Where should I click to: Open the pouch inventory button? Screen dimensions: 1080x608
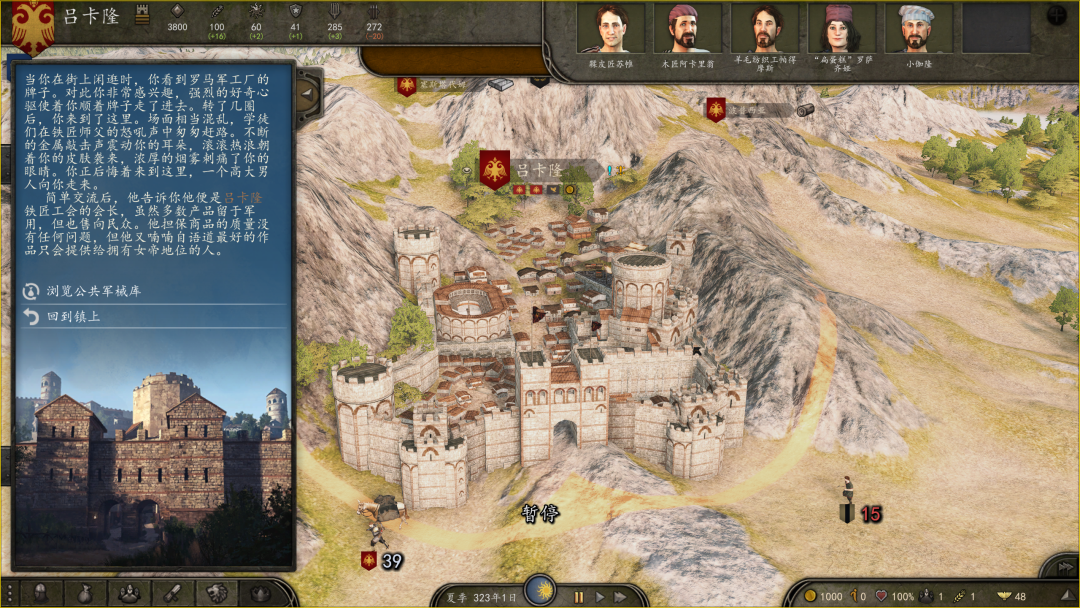tap(85, 593)
